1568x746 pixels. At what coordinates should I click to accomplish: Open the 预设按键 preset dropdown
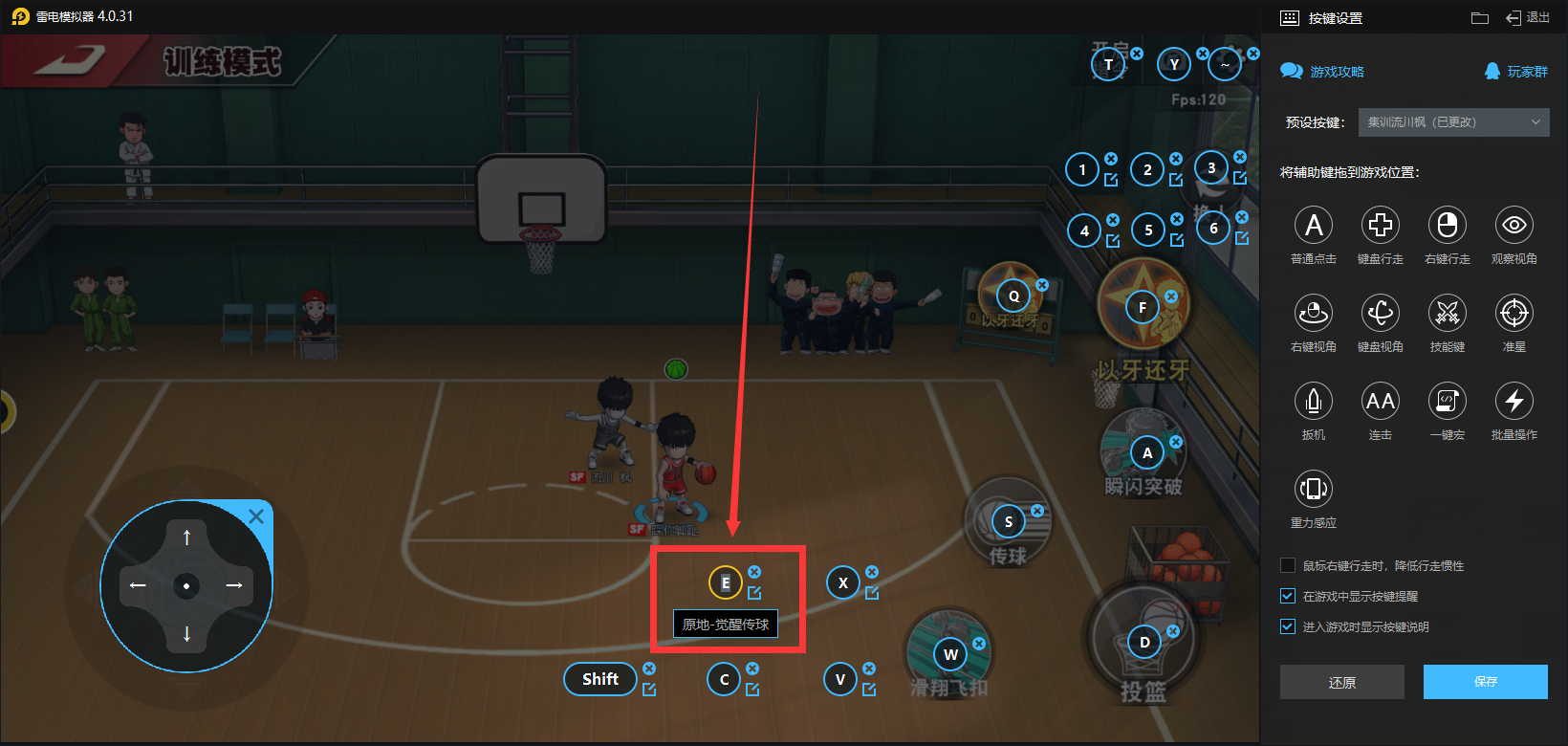click(x=1453, y=122)
